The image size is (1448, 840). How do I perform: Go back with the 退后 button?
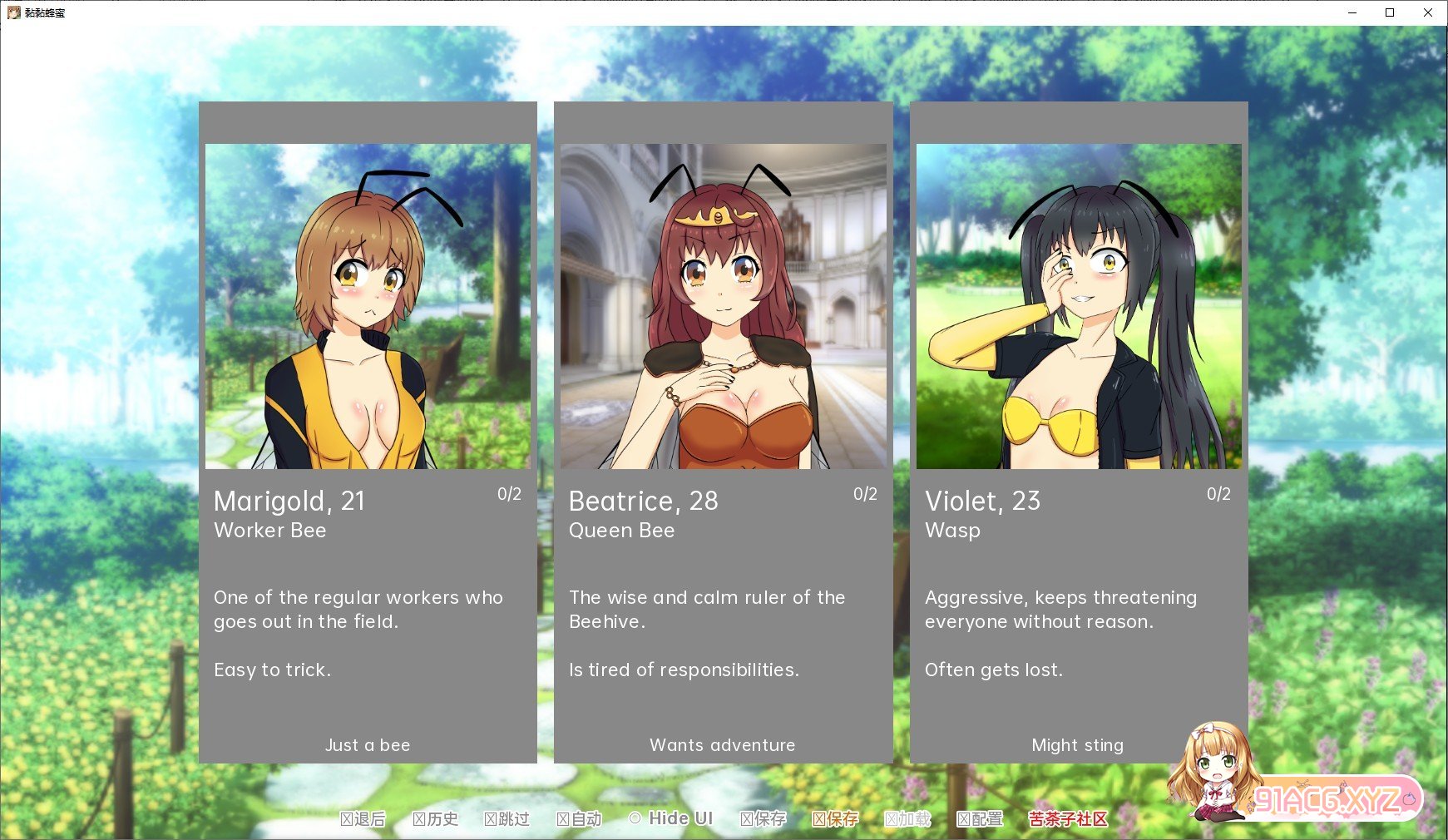click(x=363, y=819)
